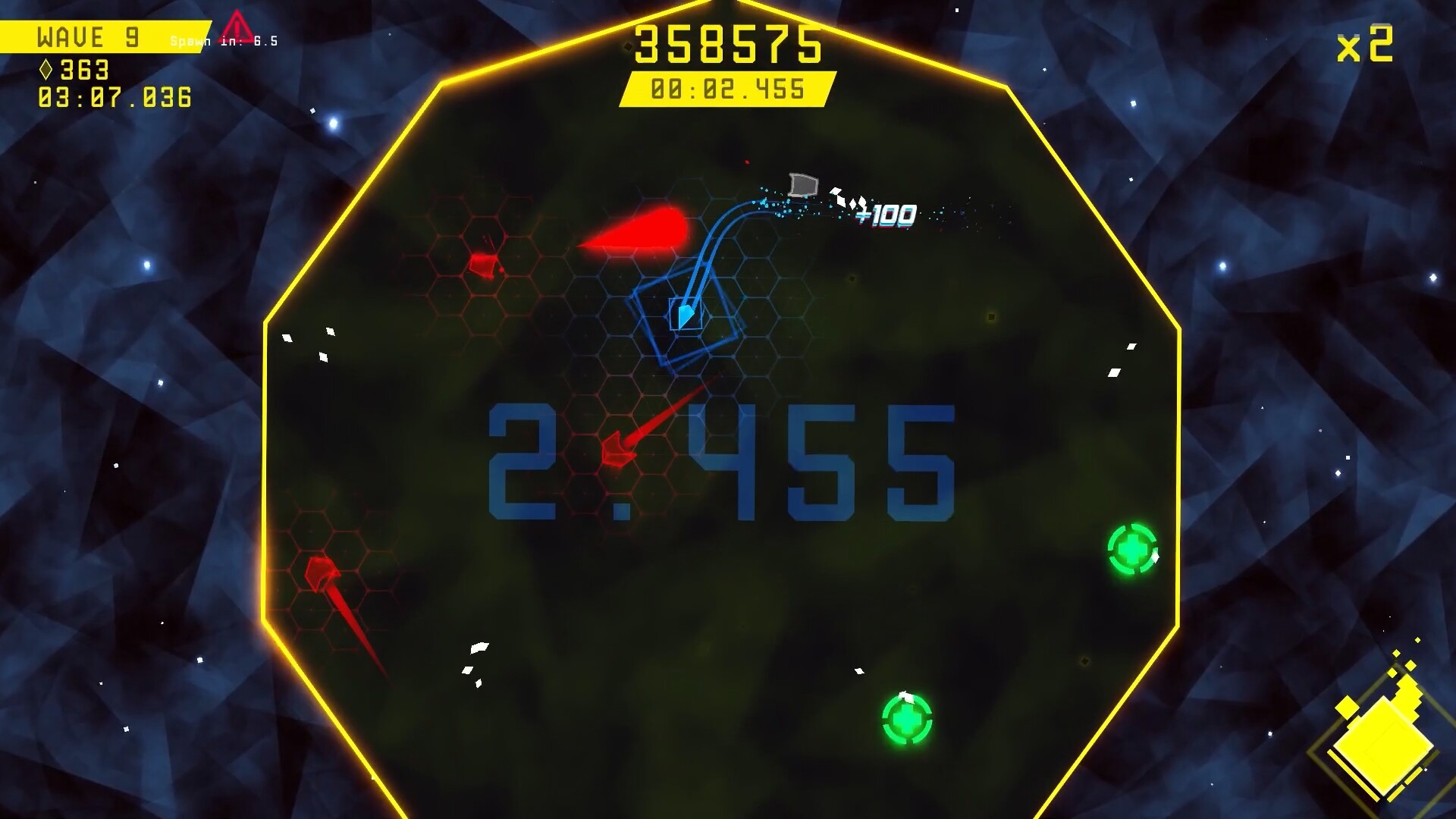Click the WAVE 9 label
Screen dimensions: 1456x819
(x=86, y=36)
